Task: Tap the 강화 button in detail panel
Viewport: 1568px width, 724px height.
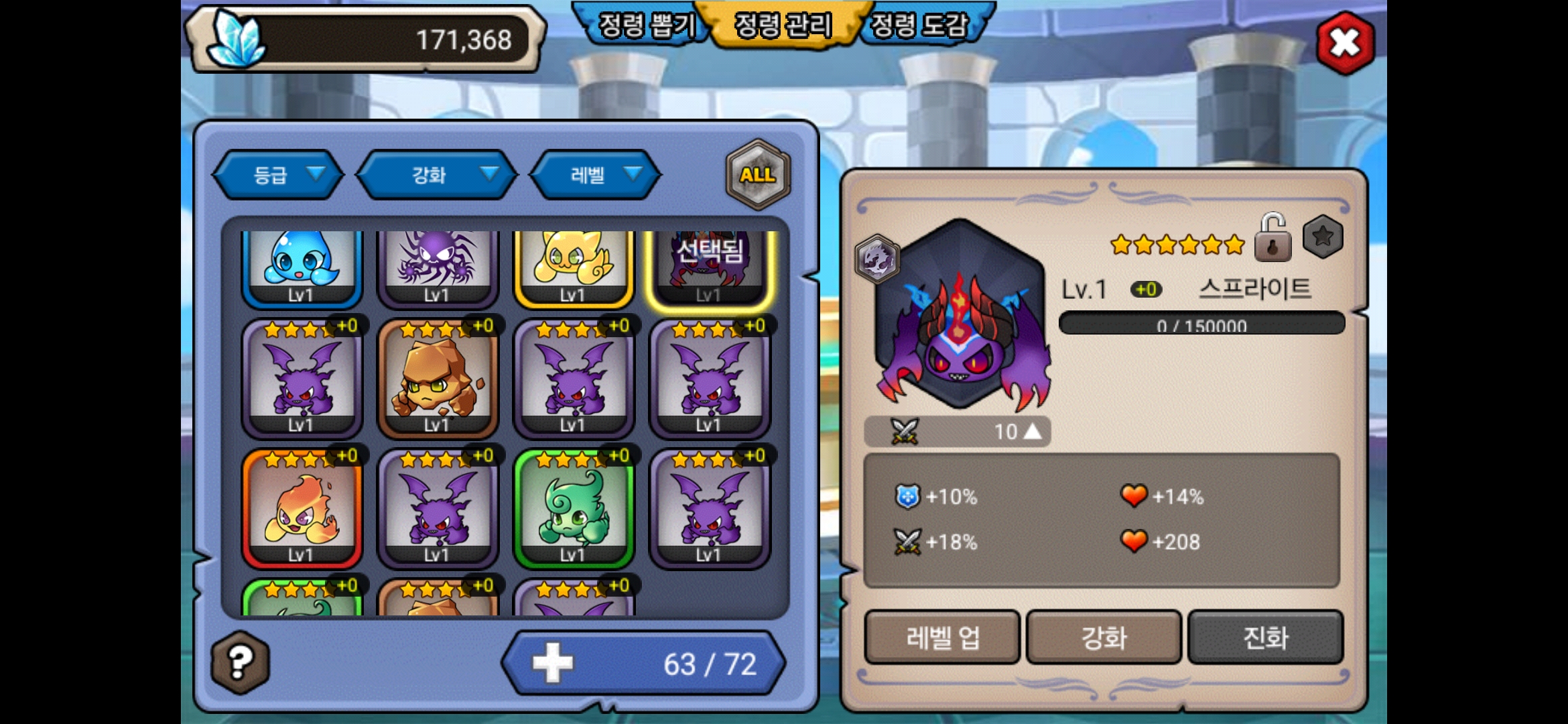Action: click(x=1104, y=638)
